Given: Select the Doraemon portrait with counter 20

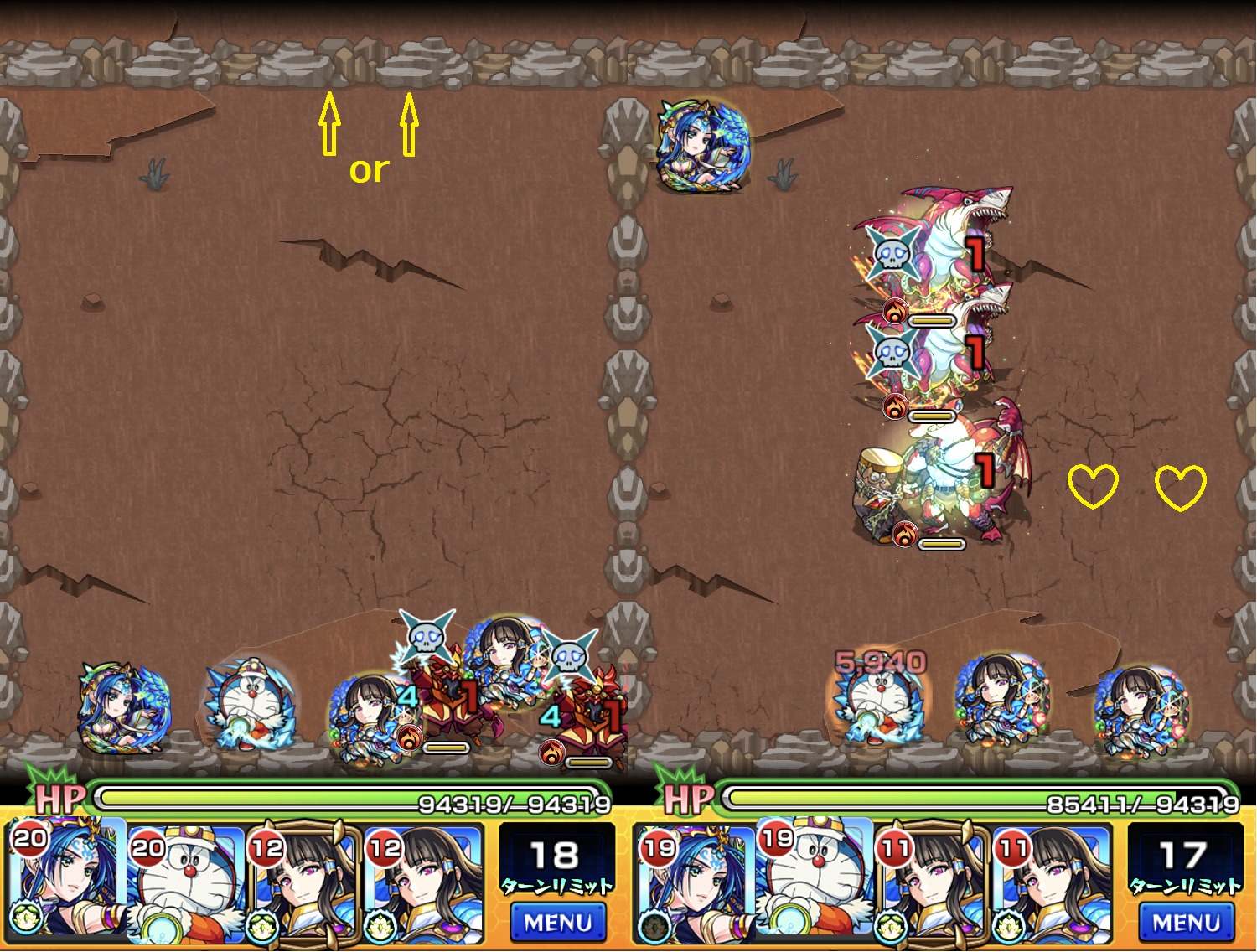Looking at the screenshot, I should (188, 882).
